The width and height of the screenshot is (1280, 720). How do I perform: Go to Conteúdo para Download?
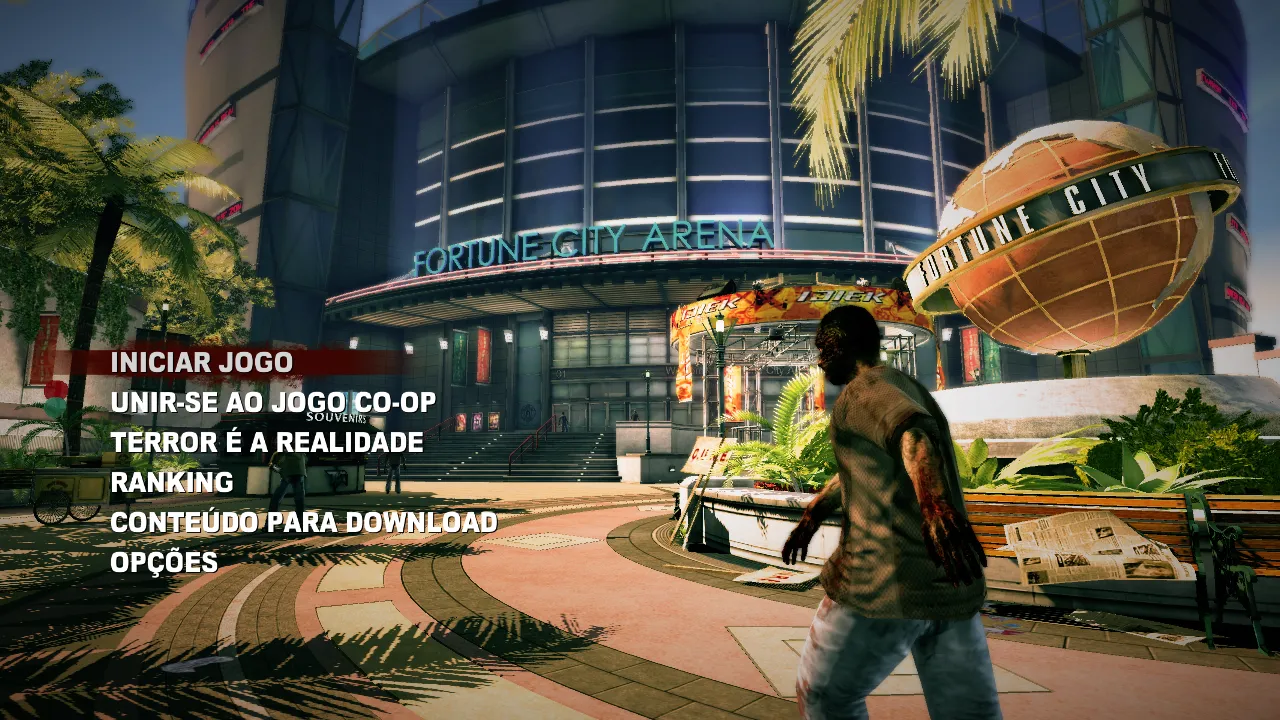click(x=303, y=522)
